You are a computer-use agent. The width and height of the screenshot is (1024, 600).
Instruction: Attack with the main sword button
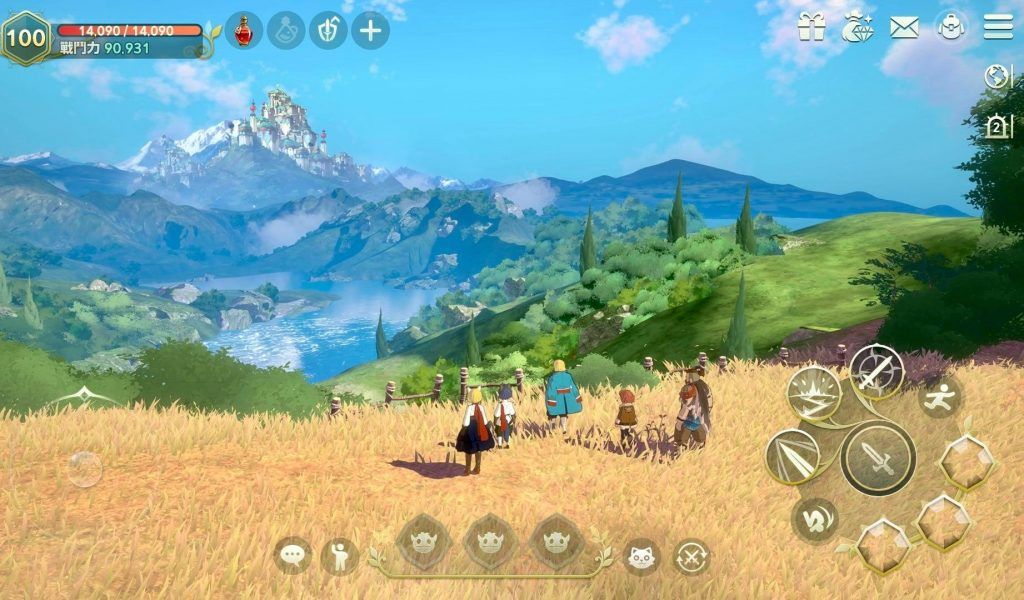pyautogui.click(x=878, y=459)
